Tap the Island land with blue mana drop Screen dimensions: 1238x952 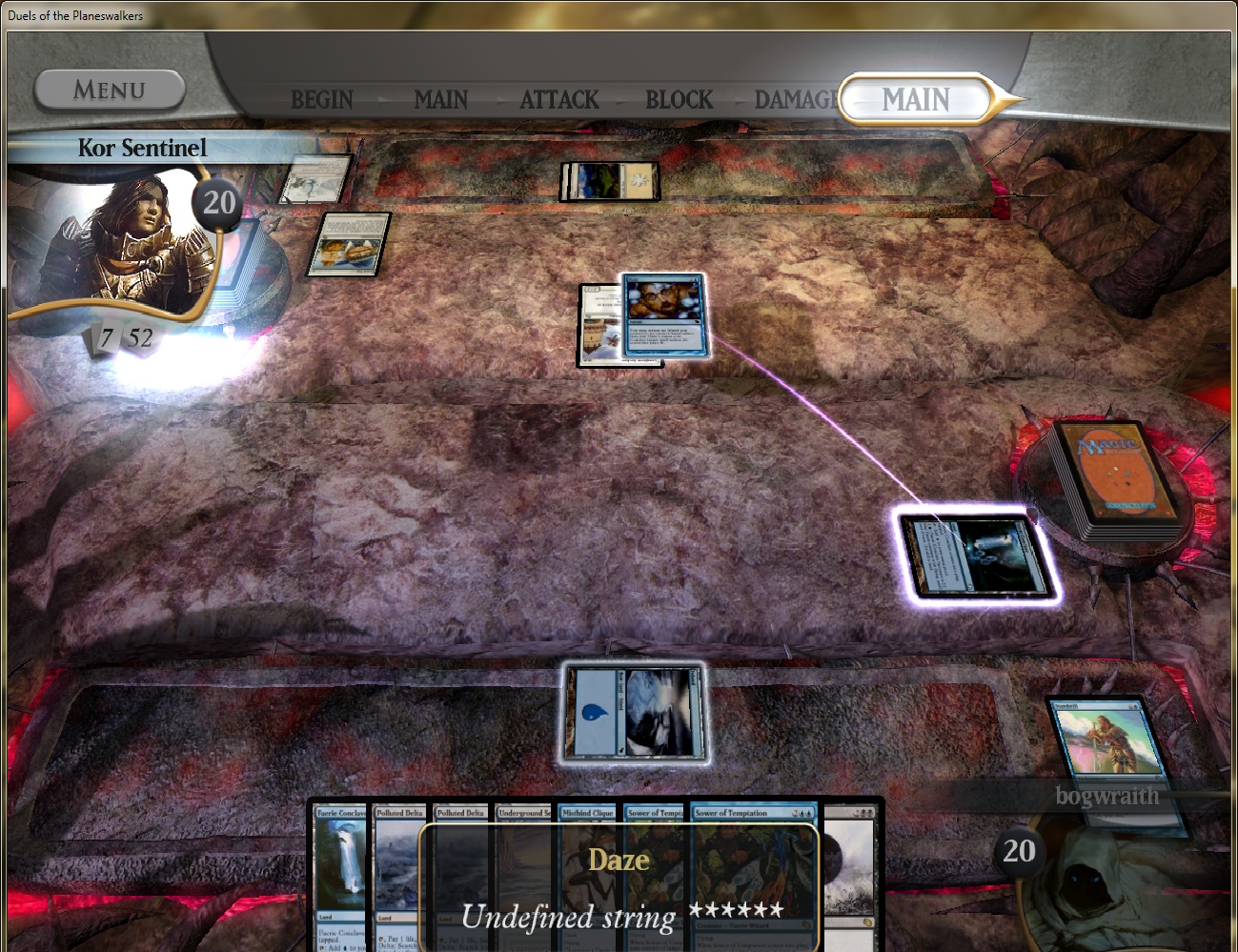point(635,712)
